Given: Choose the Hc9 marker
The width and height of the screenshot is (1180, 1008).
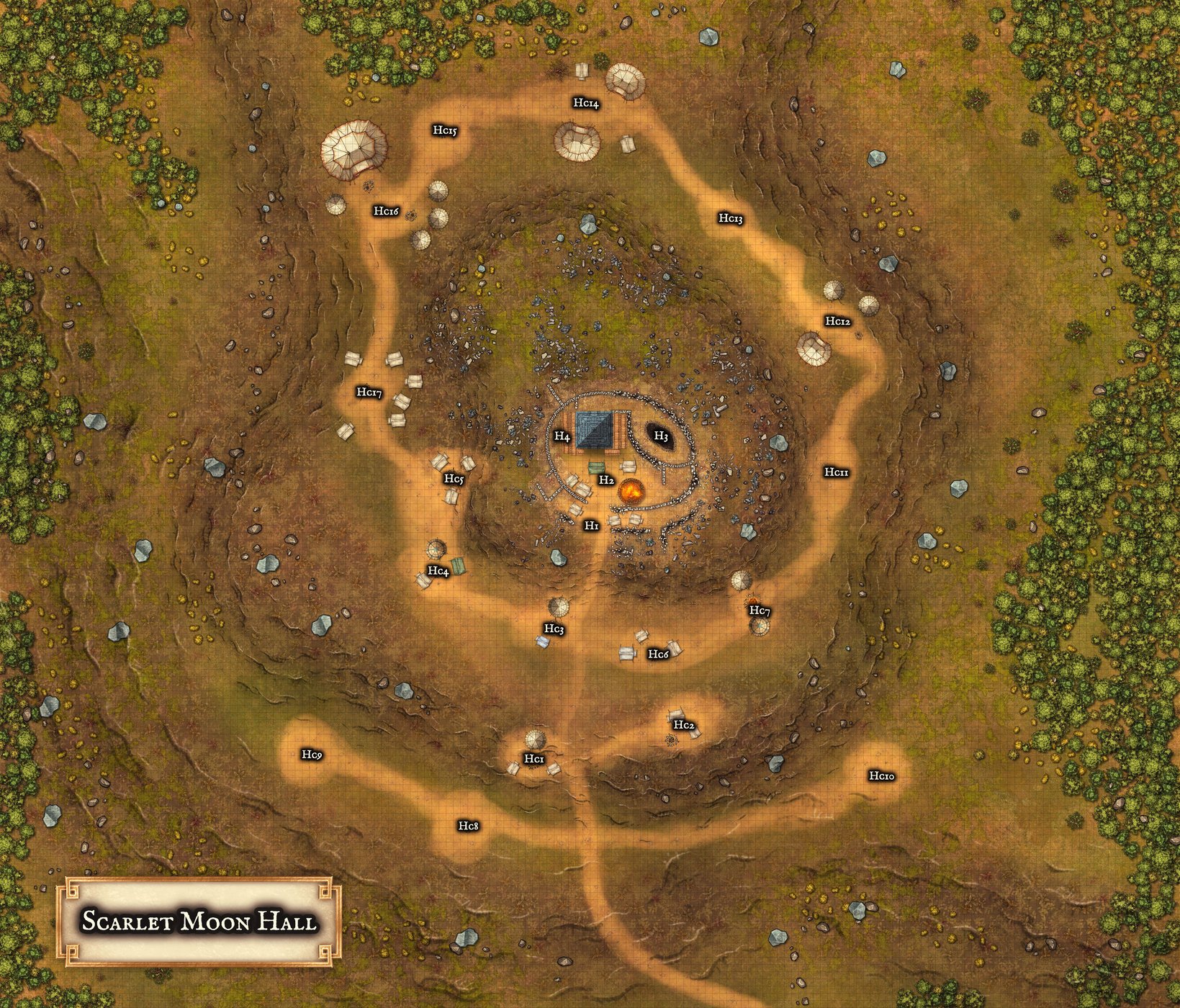Looking at the screenshot, I should [x=312, y=755].
